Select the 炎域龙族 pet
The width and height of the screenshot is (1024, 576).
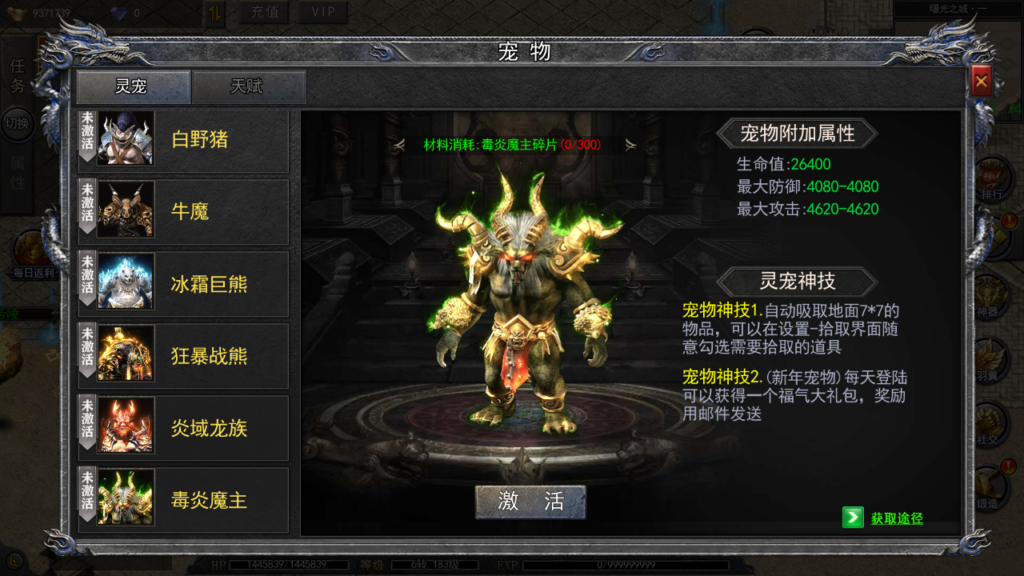click(185, 428)
